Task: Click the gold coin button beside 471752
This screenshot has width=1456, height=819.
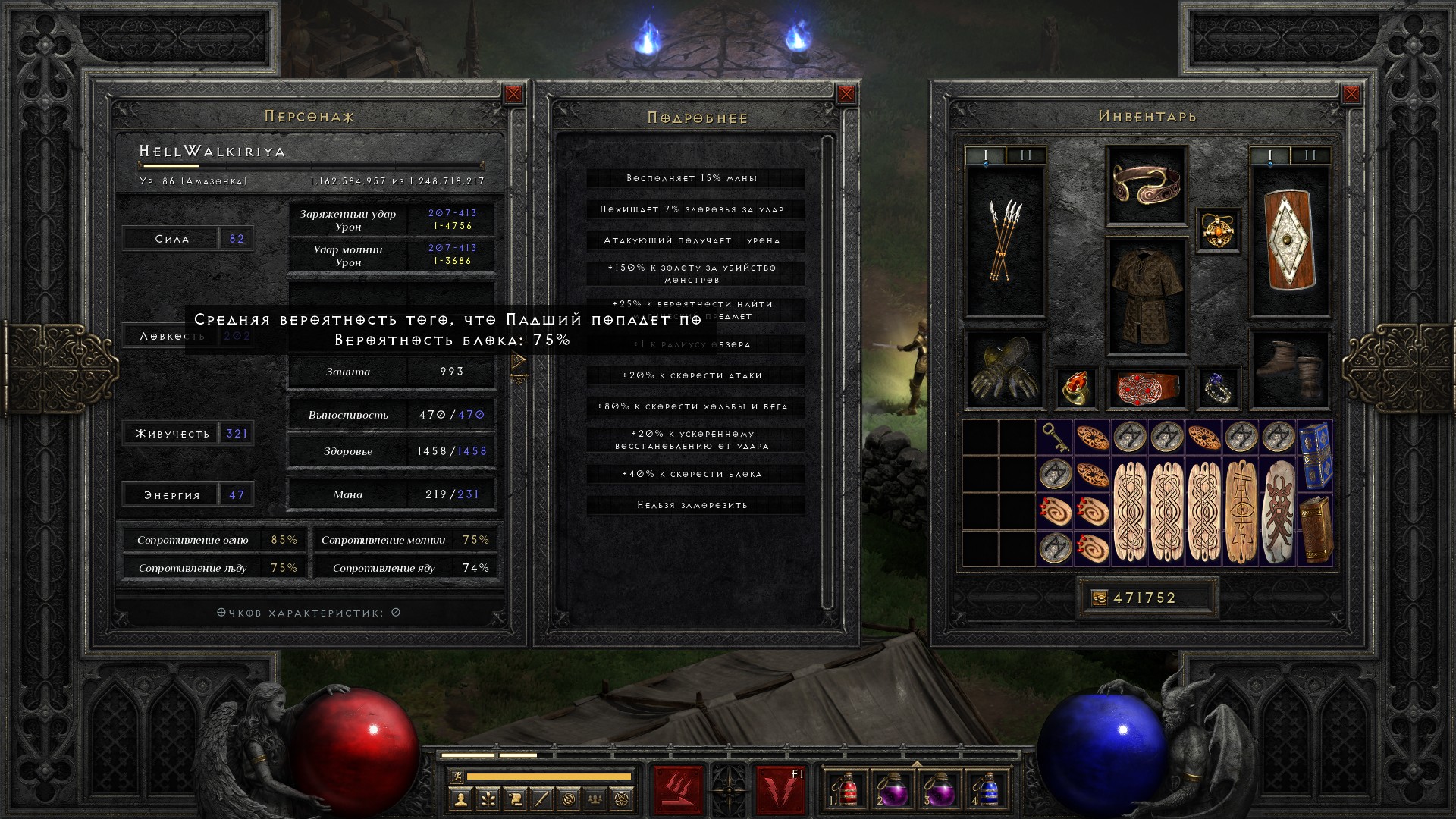Action: click(x=1099, y=598)
